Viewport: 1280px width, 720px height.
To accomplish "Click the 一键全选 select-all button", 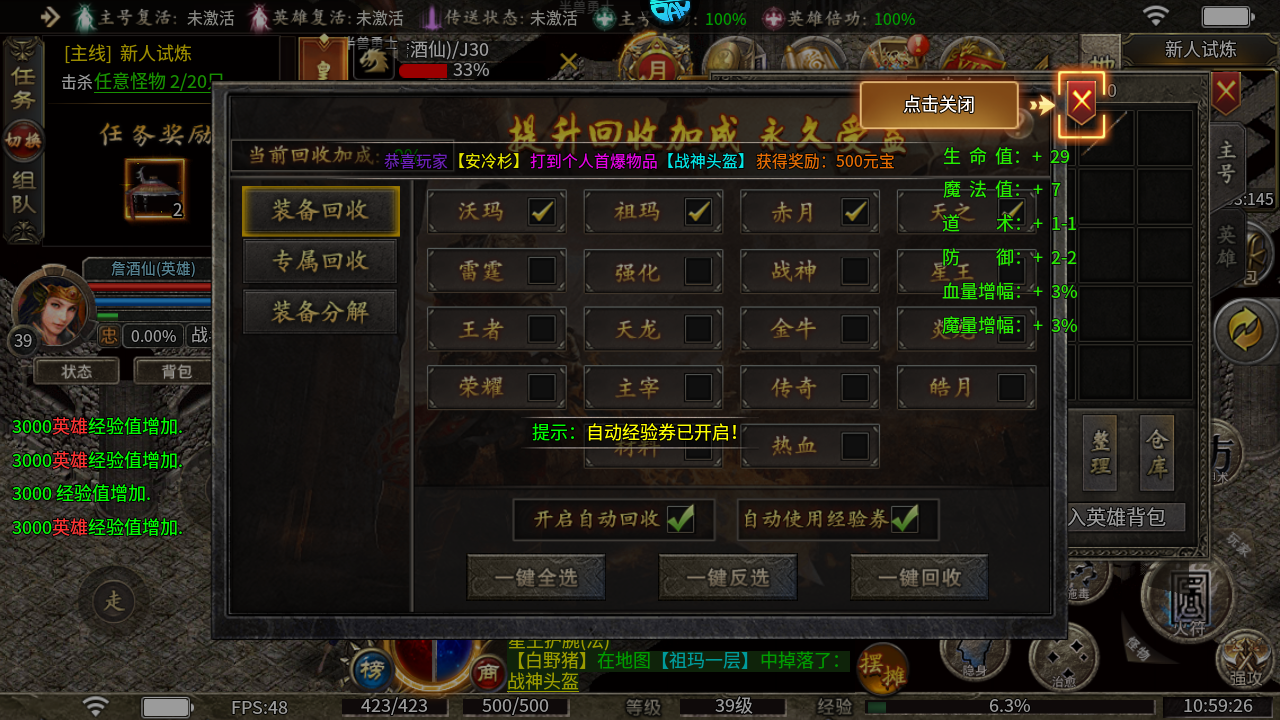I will (x=536, y=576).
